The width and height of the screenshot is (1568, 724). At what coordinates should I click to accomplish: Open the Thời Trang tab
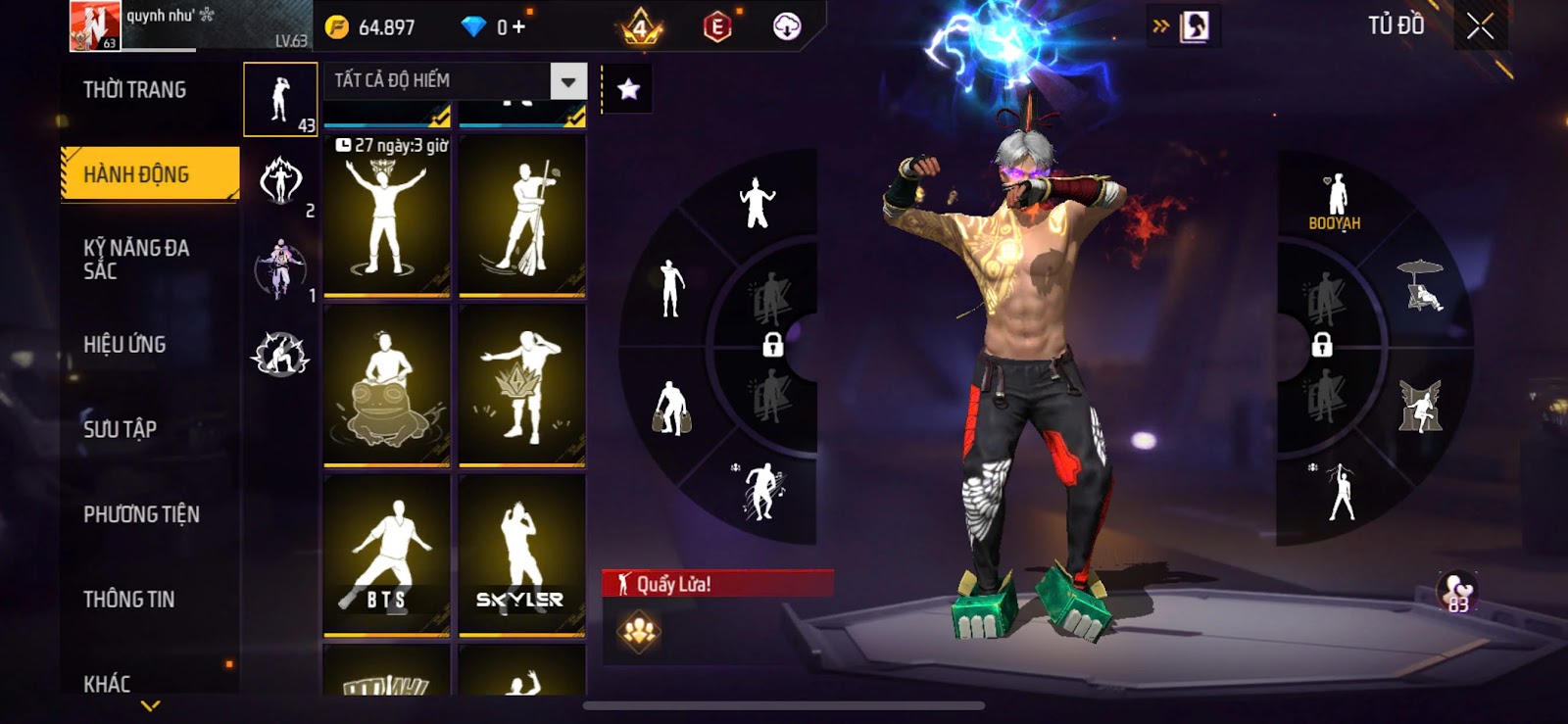click(x=135, y=90)
